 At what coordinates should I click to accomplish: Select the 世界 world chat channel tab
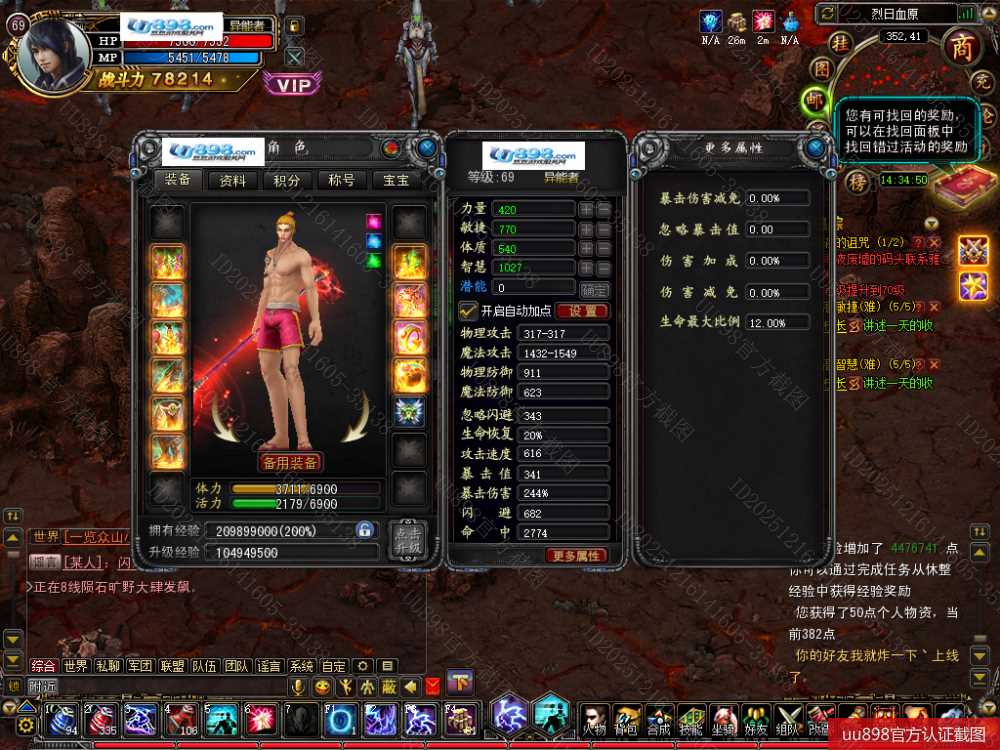click(76, 666)
